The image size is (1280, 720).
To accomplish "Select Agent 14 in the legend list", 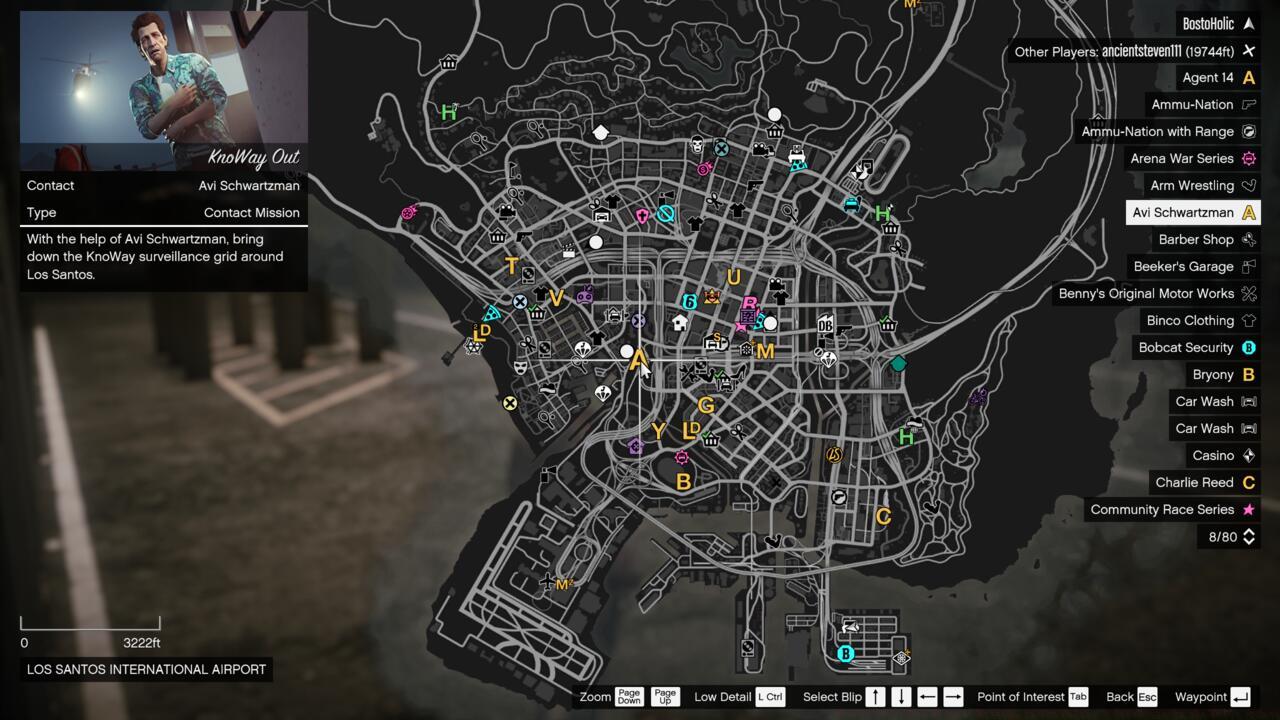I will click(x=1214, y=77).
